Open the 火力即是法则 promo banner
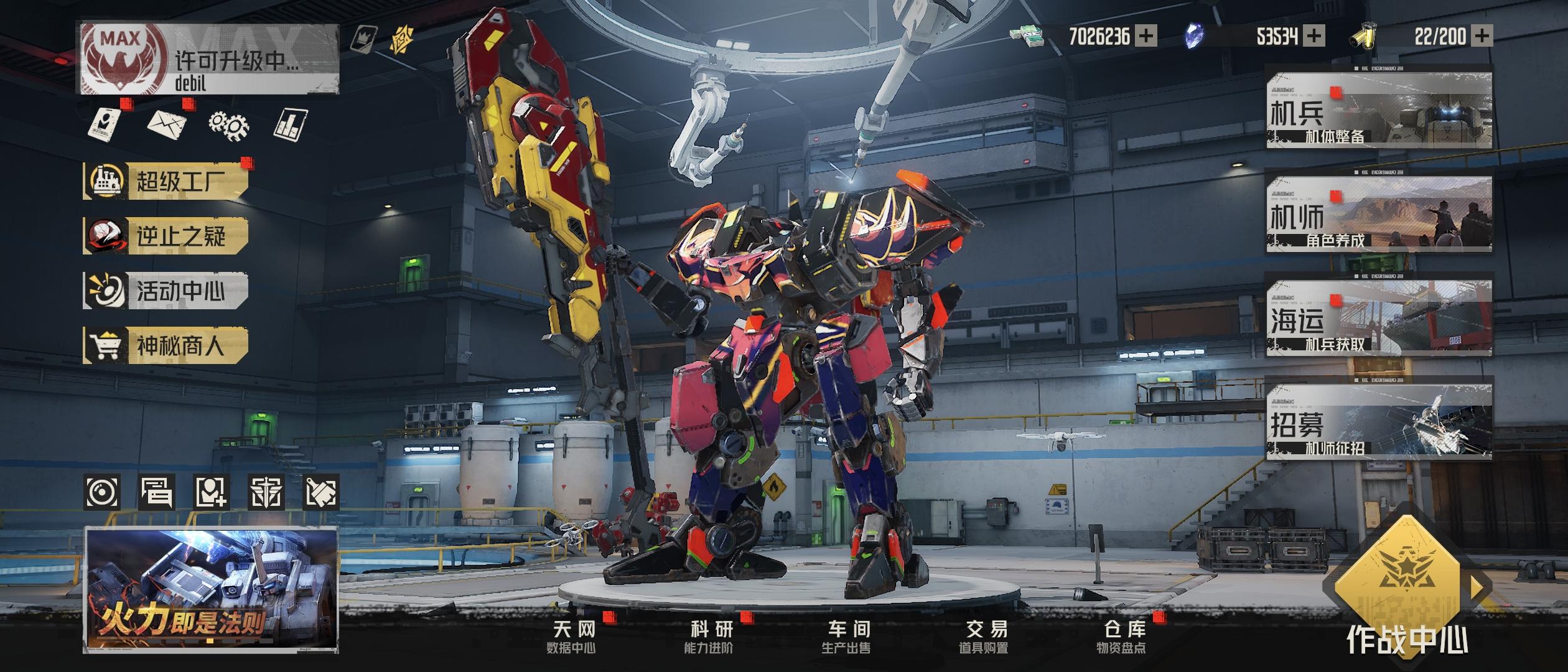 pos(211,590)
